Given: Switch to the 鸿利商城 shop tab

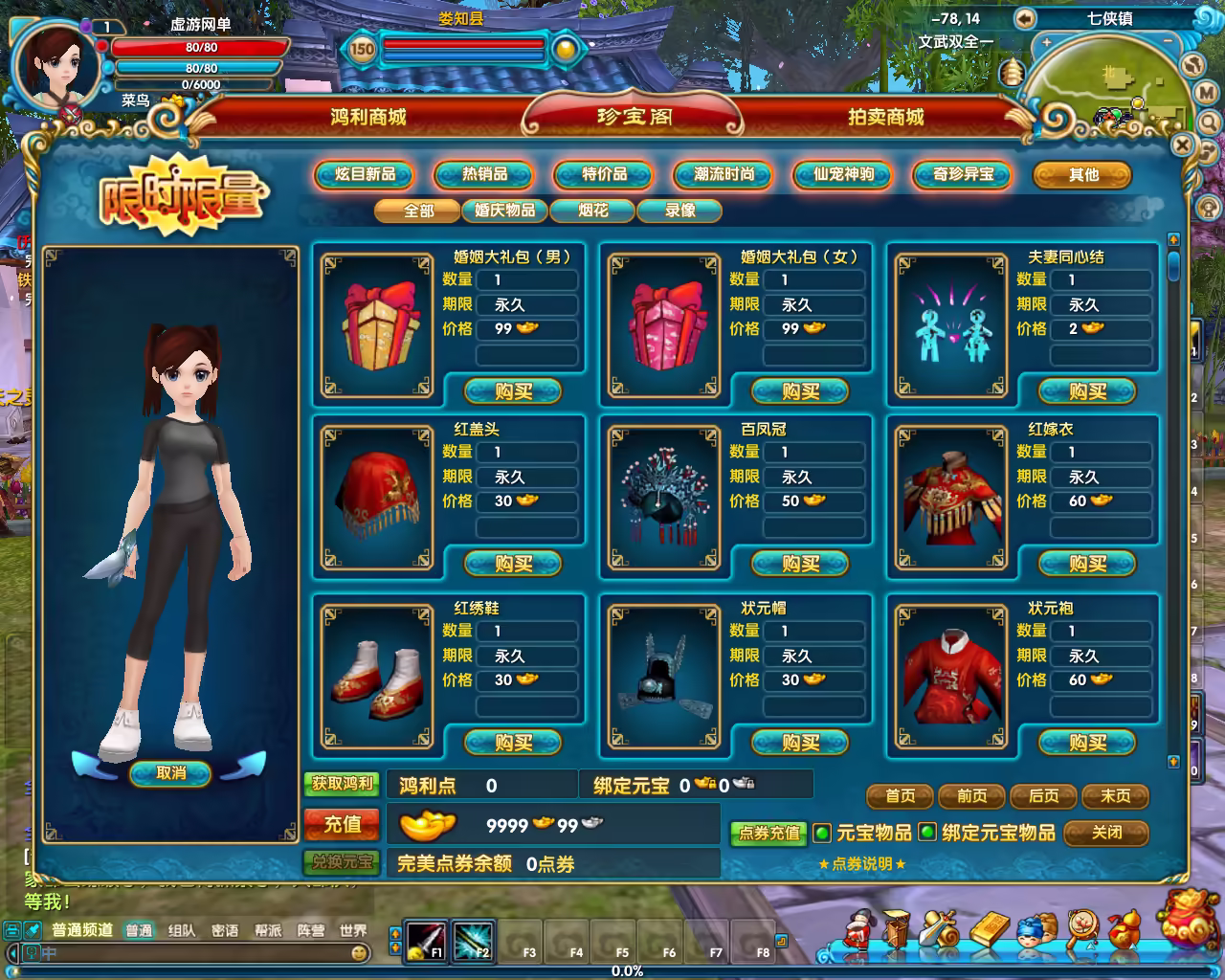Looking at the screenshot, I should (x=368, y=117).
